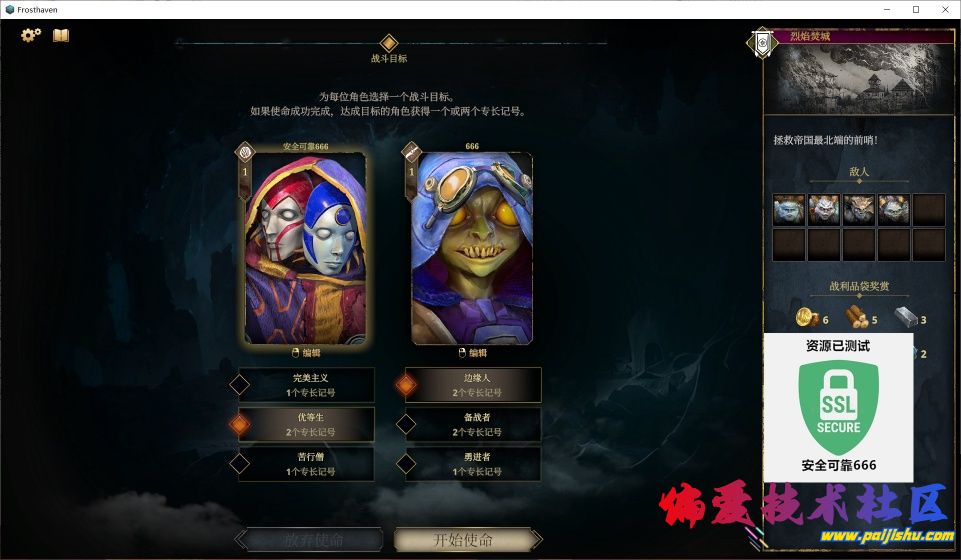Screen dimensions: 961x560
Task: Open the rulebook book icon
Action: (61, 35)
